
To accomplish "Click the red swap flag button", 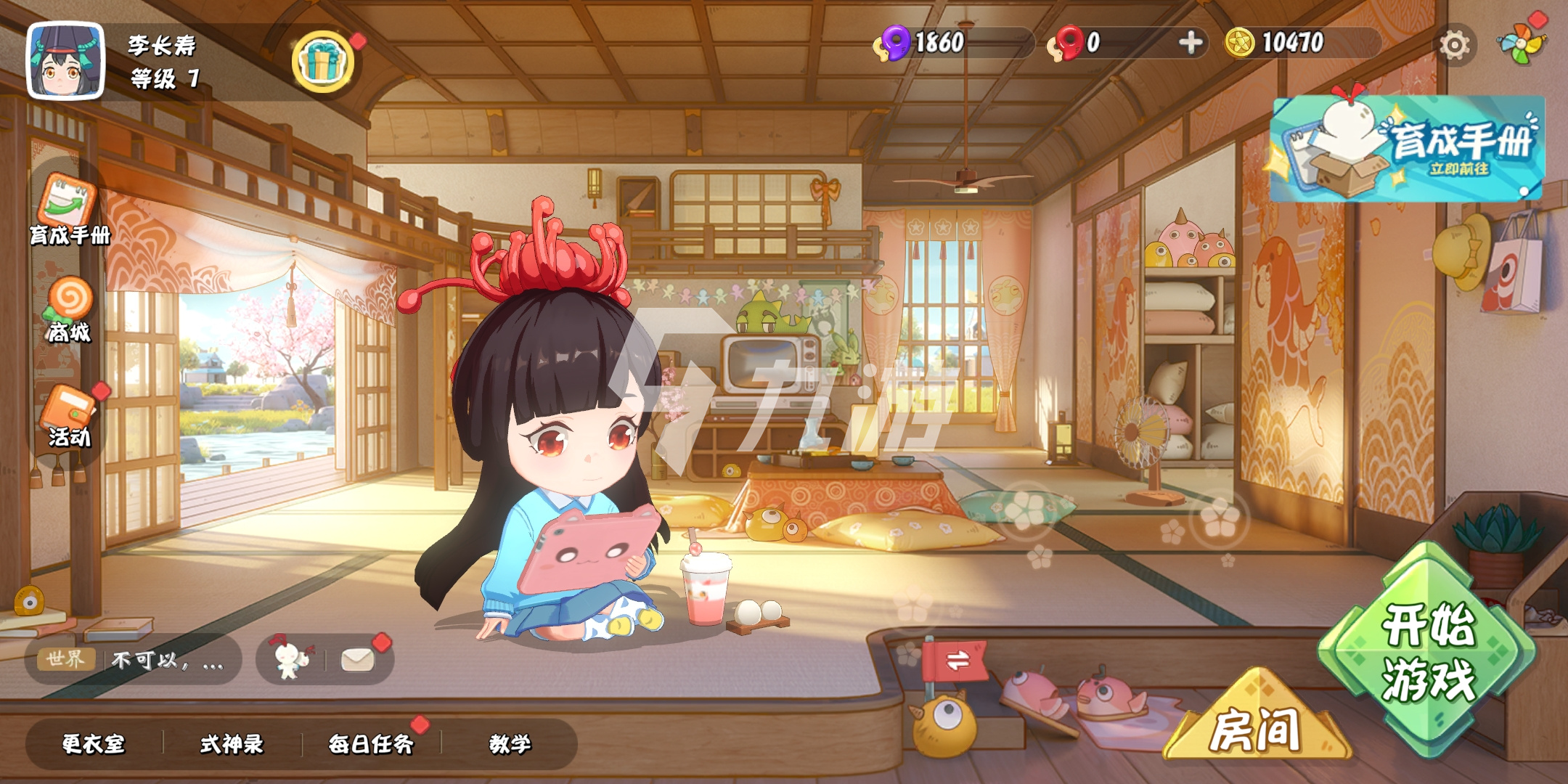I will point(957,661).
